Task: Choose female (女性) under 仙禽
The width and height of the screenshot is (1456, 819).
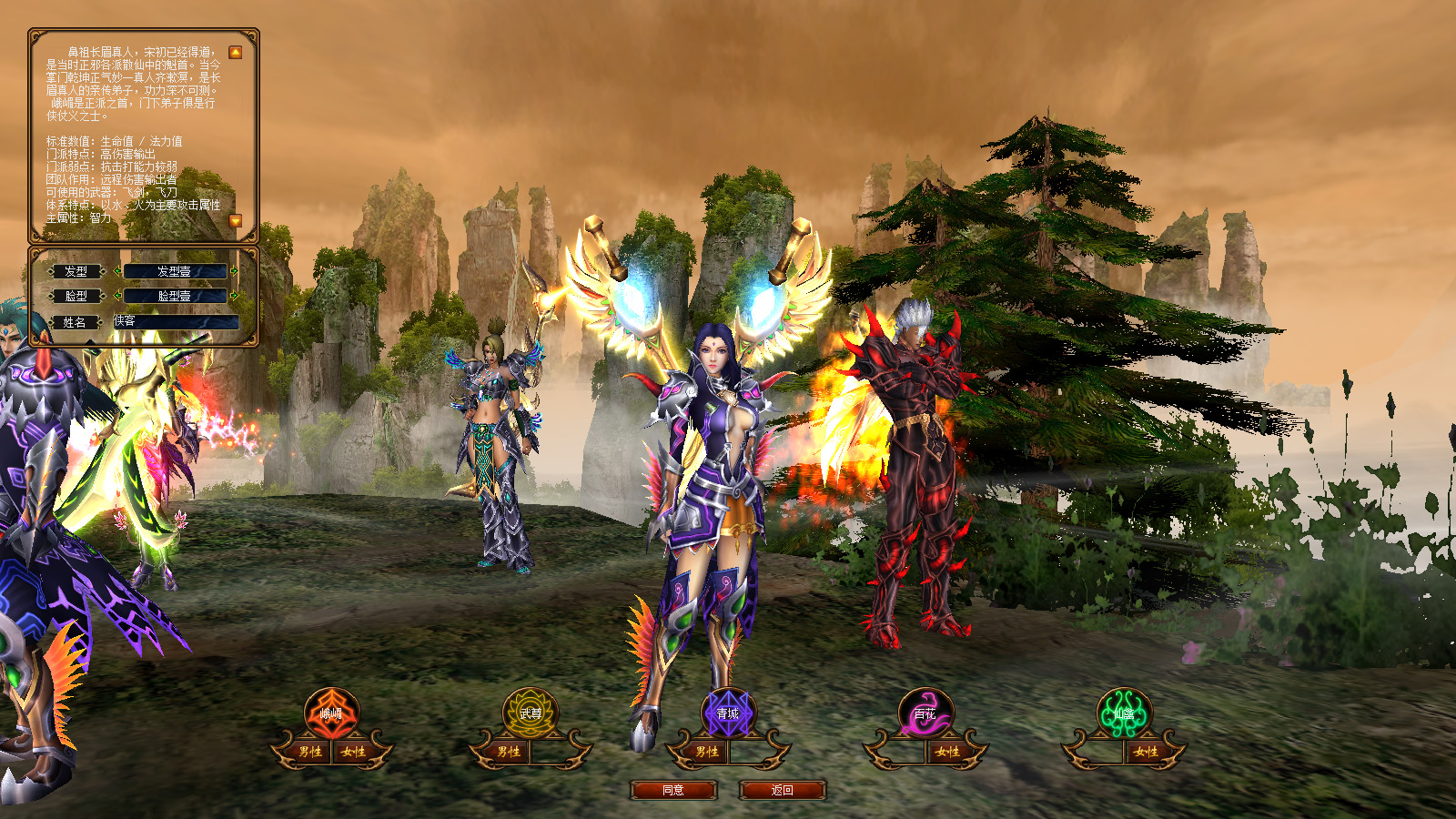Action: coord(1146,752)
